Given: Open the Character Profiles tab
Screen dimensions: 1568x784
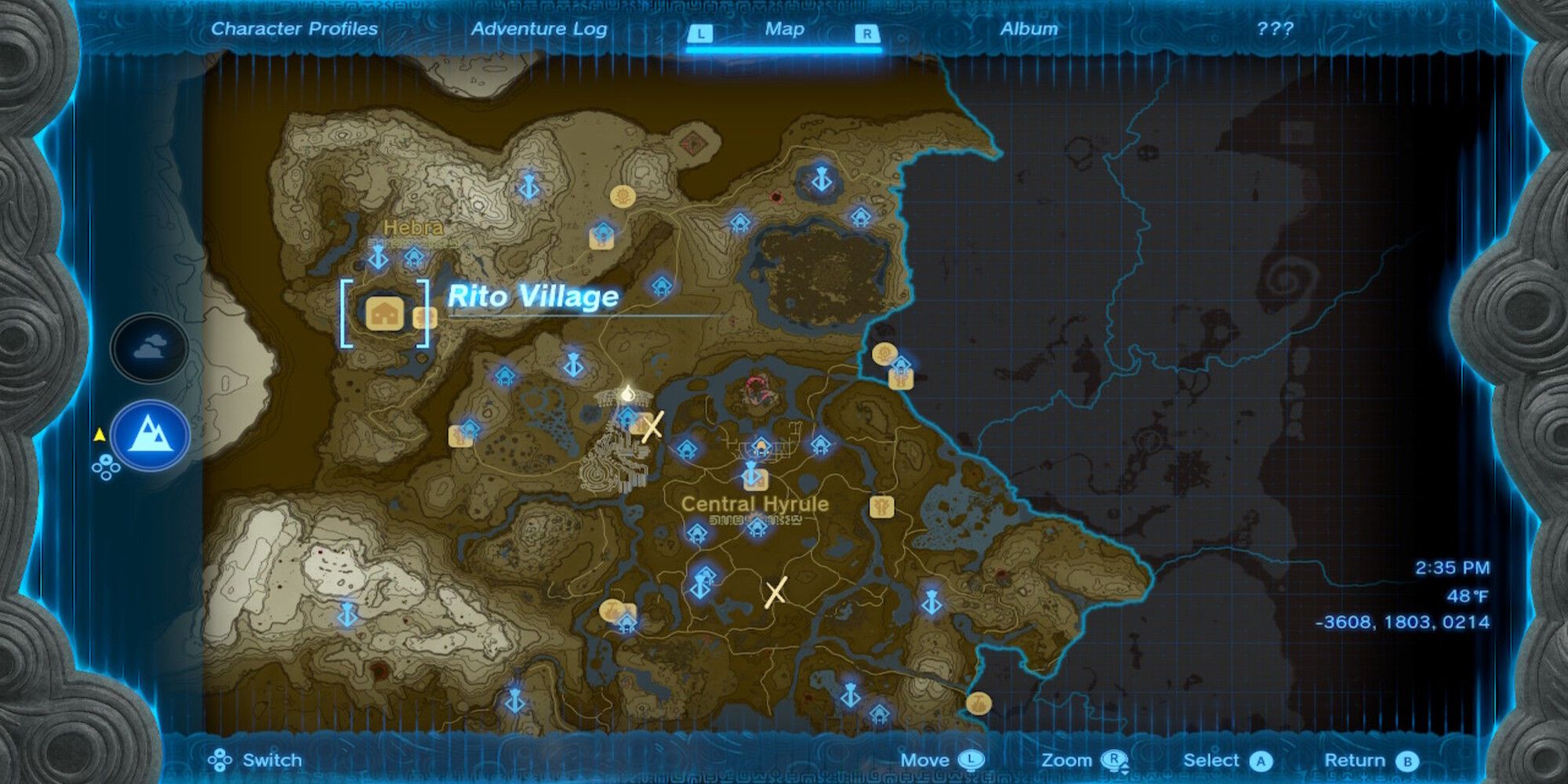Looking at the screenshot, I should coord(294,29).
